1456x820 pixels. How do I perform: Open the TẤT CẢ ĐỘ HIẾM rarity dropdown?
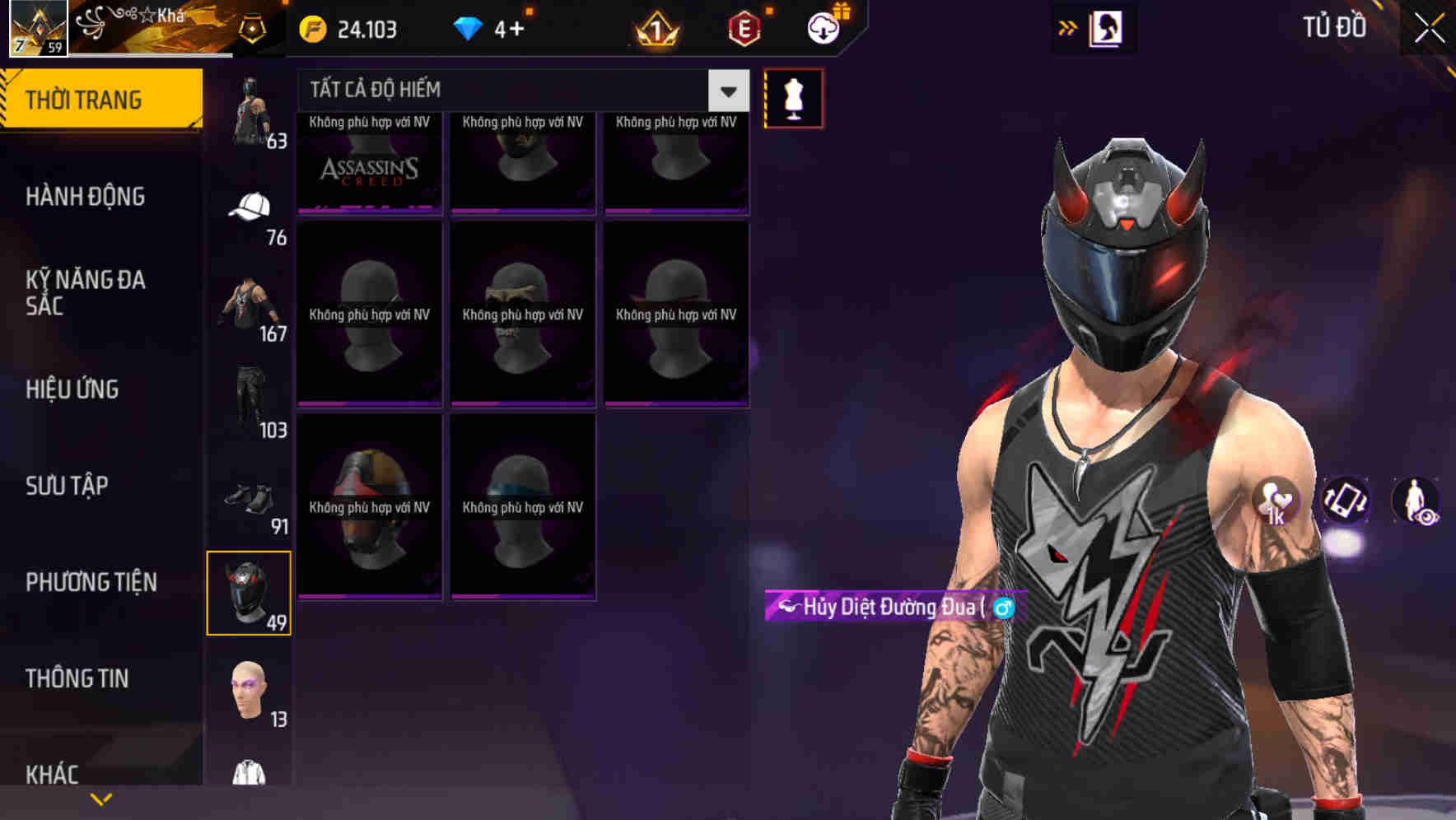pyautogui.click(x=494, y=90)
